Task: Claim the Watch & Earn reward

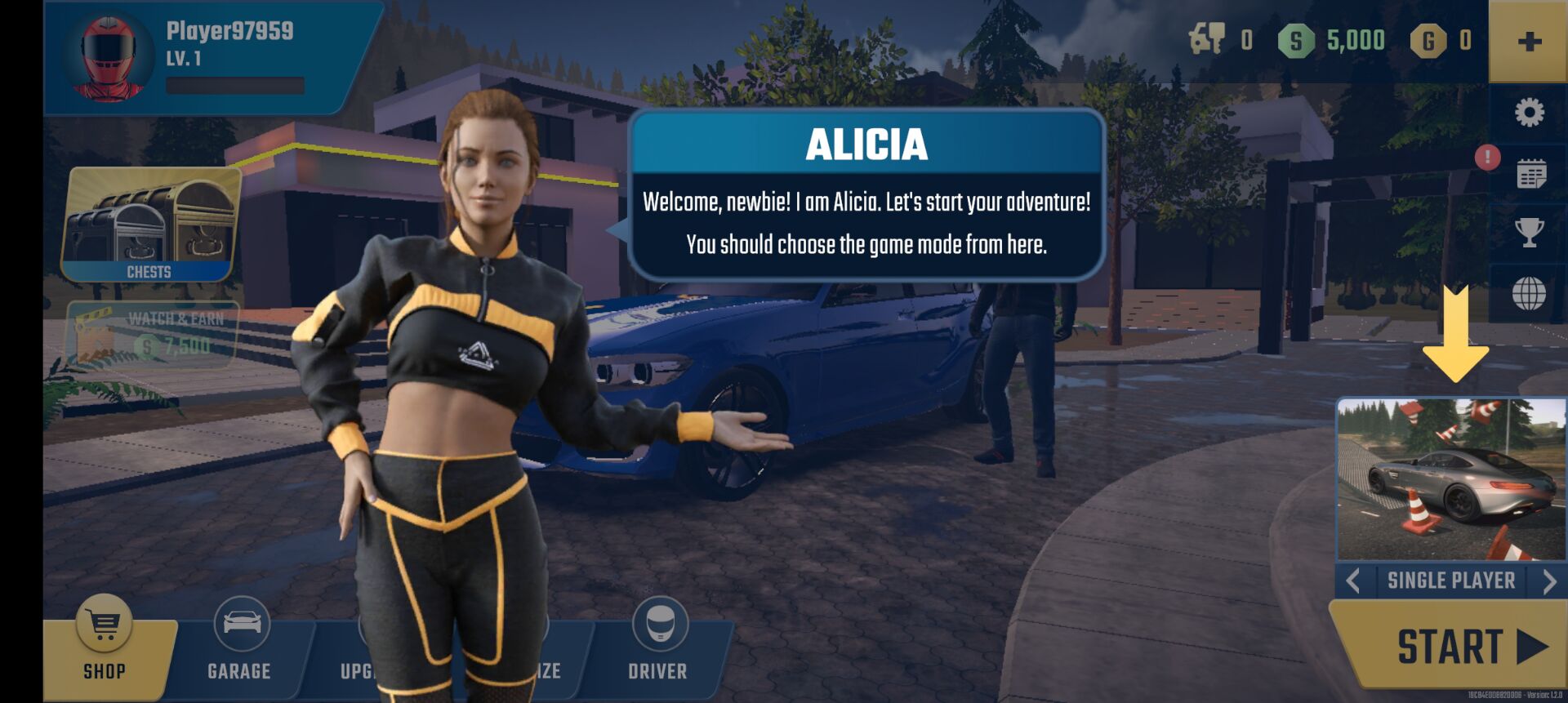Action: click(x=153, y=333)
